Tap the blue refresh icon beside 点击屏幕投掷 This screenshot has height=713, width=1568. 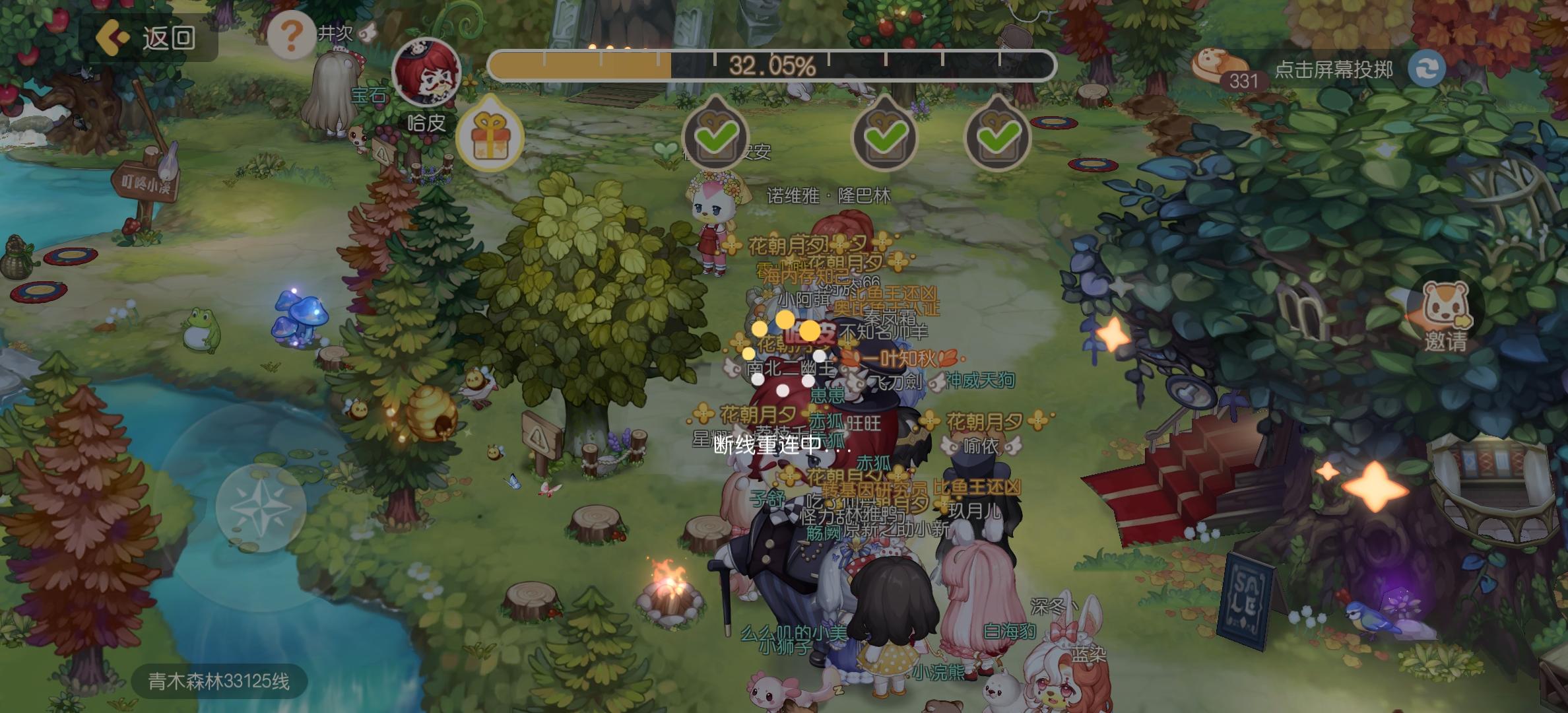(x=1425, y=69)
